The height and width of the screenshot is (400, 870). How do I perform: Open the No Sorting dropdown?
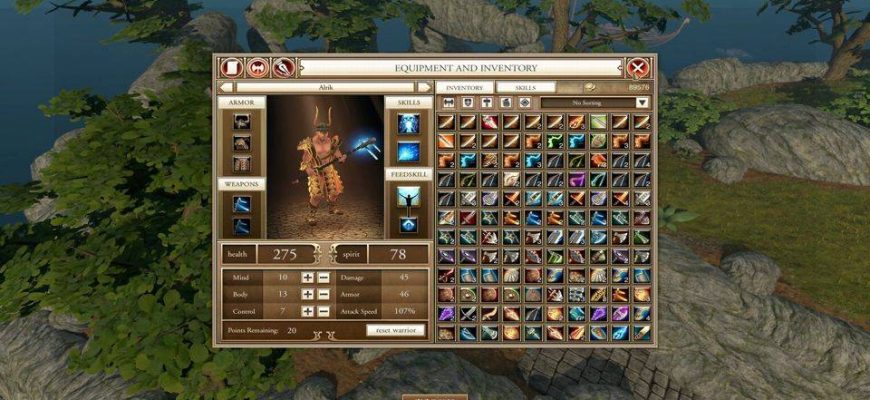[642, 102]
